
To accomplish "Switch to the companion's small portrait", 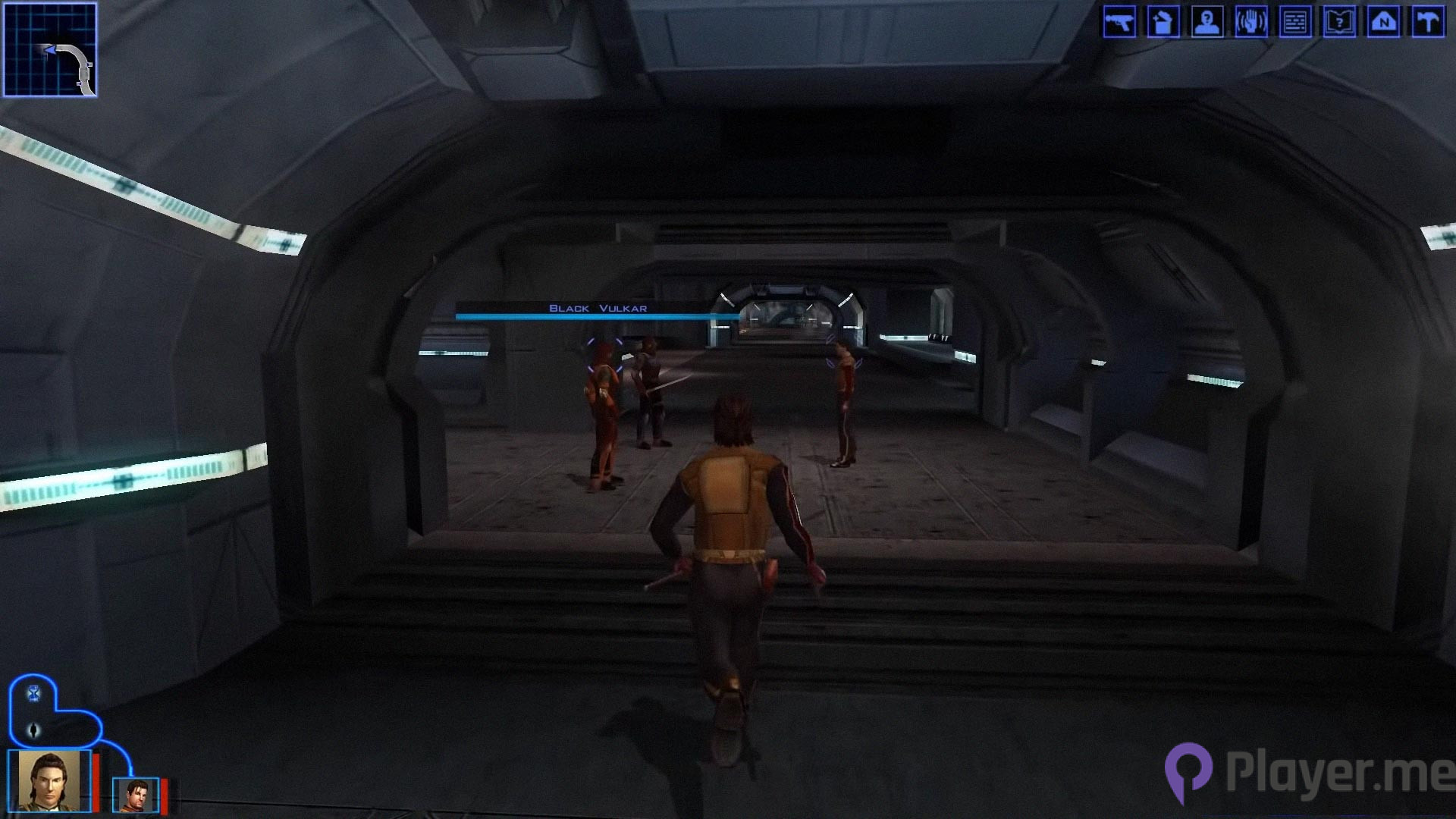I will point(136,795).
